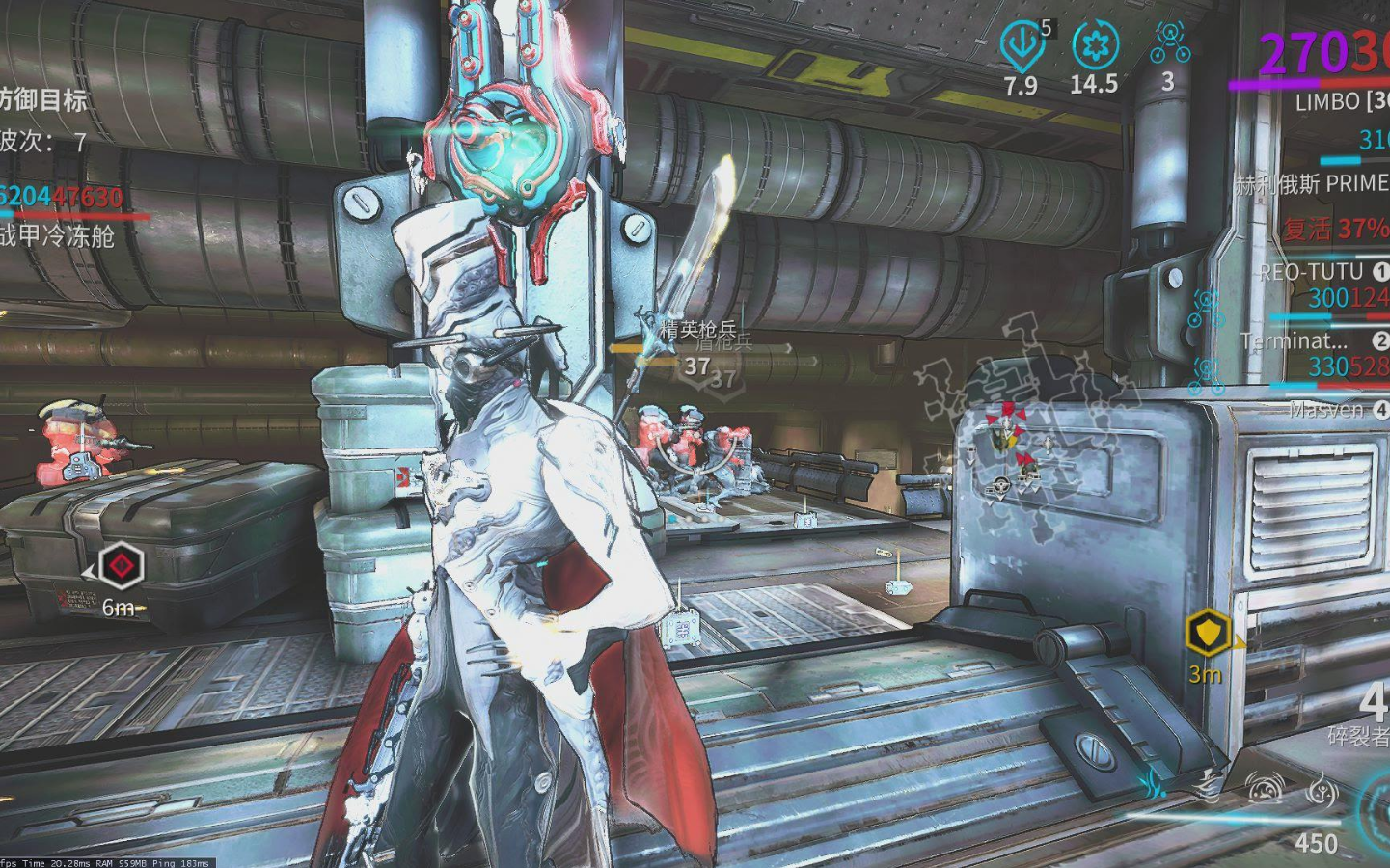Select the 赫利俄斯 PRIME companion entry
This screenshot has width=1390, height=868.
click(x=1313, y=183)
